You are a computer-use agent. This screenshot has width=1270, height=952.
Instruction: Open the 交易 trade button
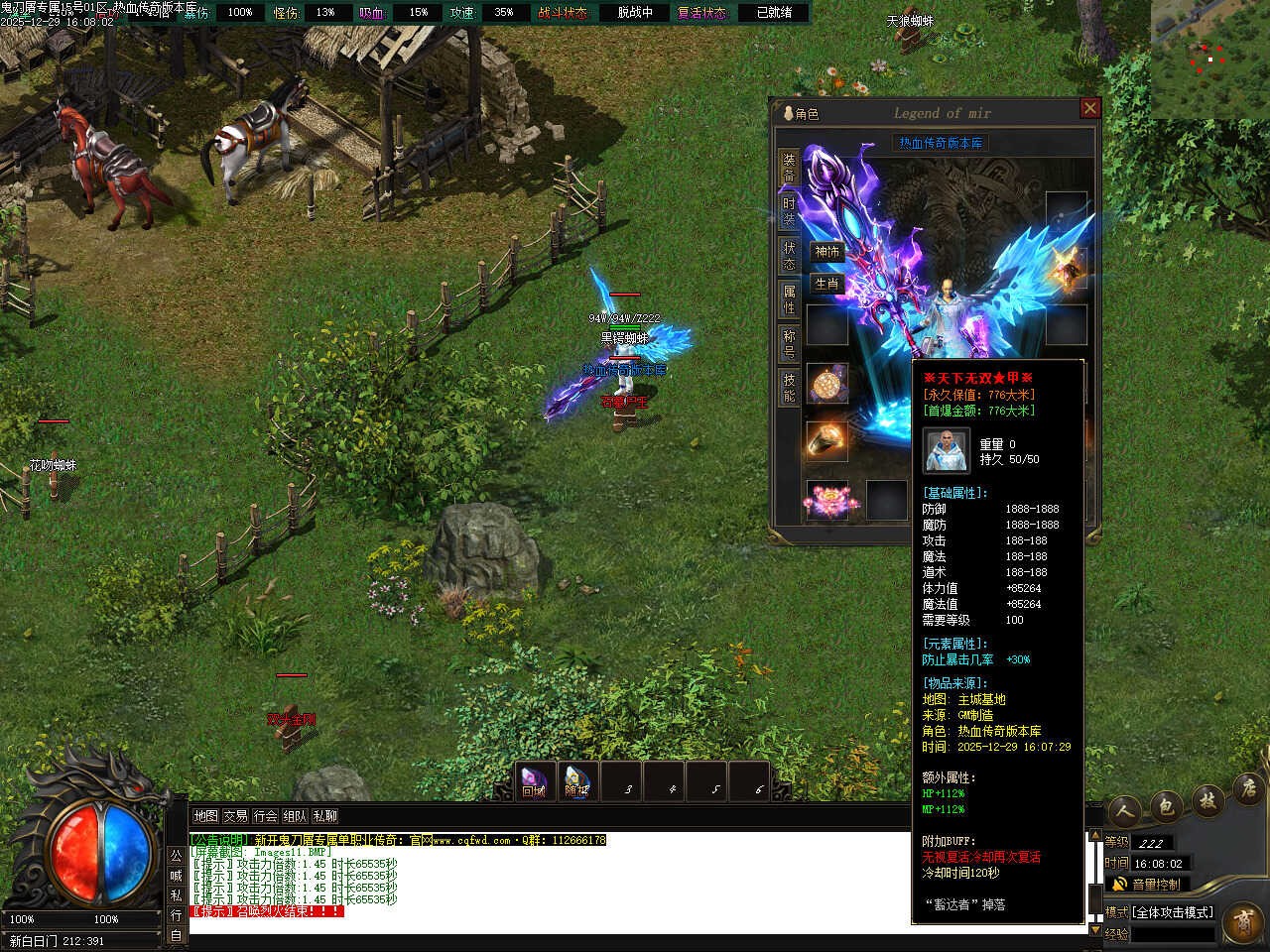point(236,816)
